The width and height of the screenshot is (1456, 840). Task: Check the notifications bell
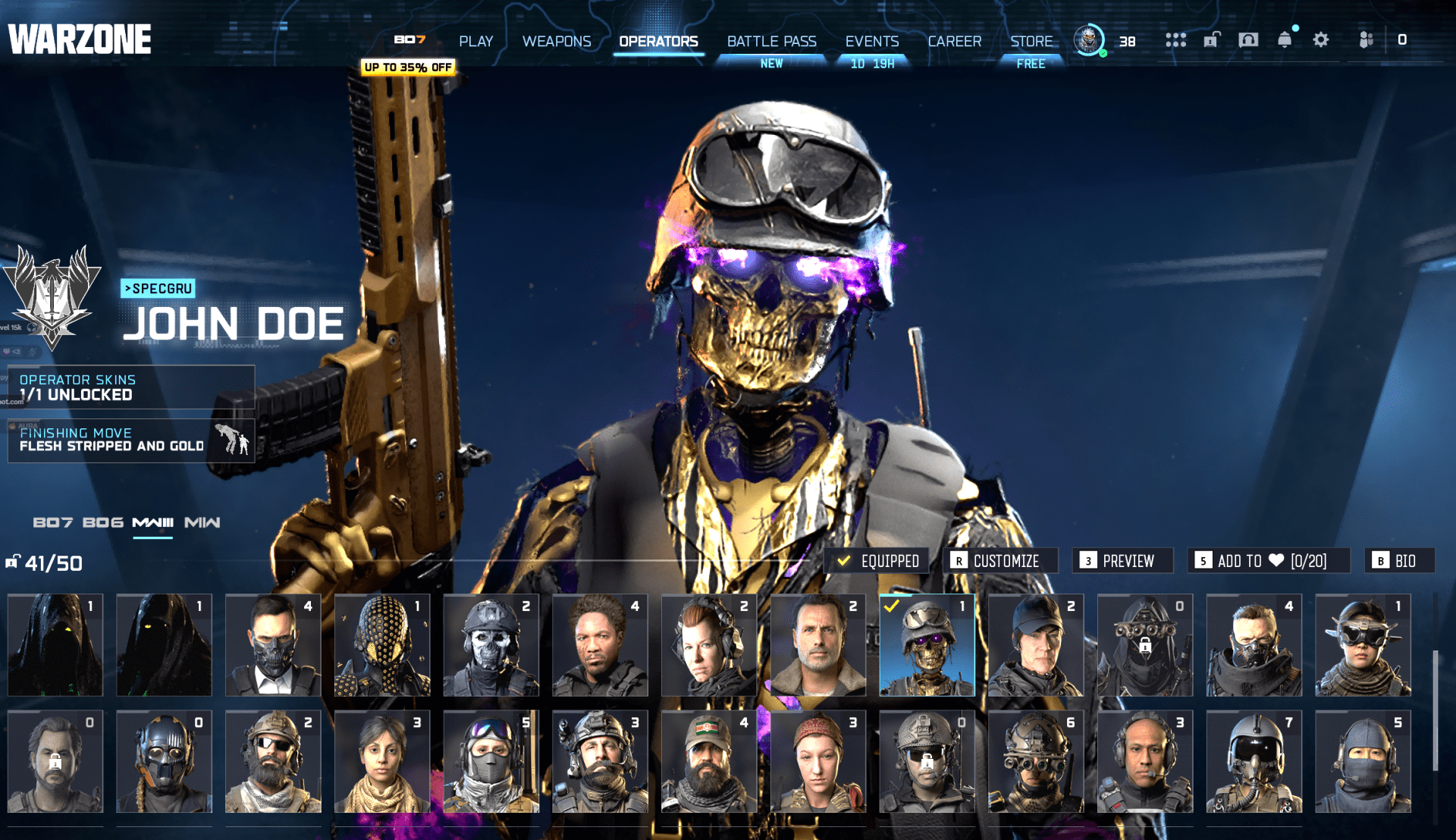pos(1284,39)
